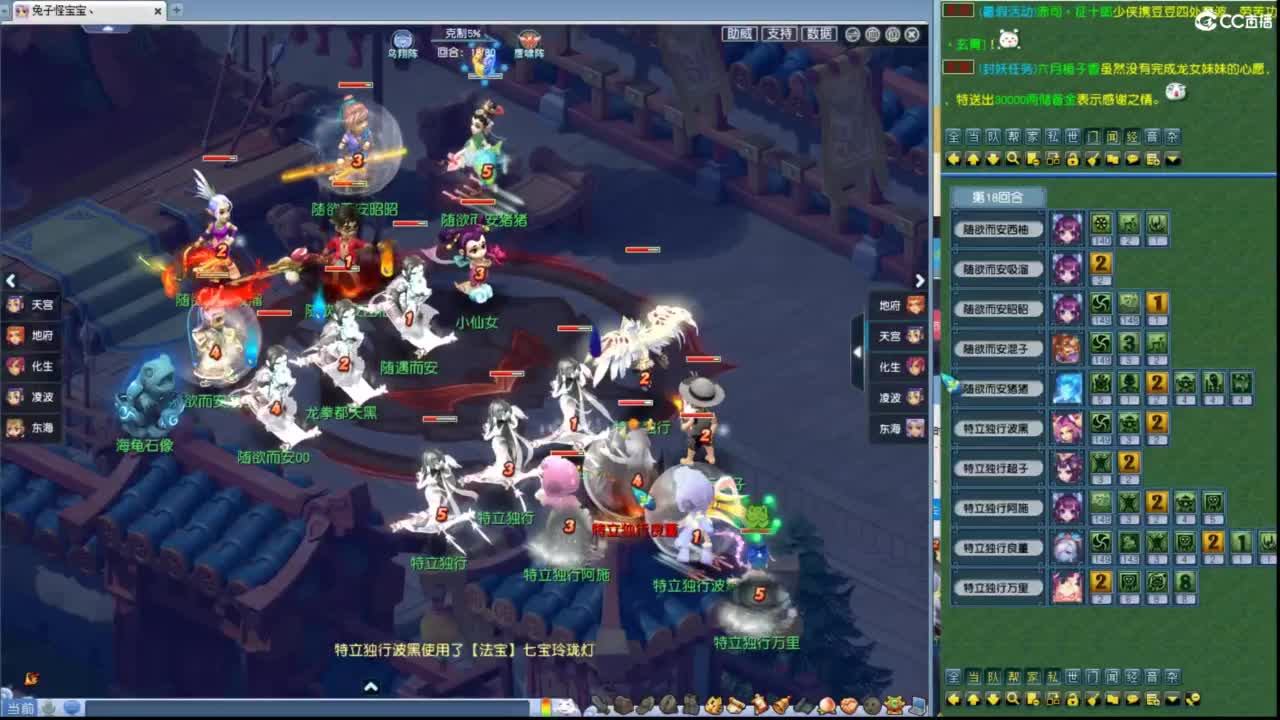Click the yellow up arrow in chat toolbar
This screenshot has height=720, width=1280.
(x=975, y=160)
